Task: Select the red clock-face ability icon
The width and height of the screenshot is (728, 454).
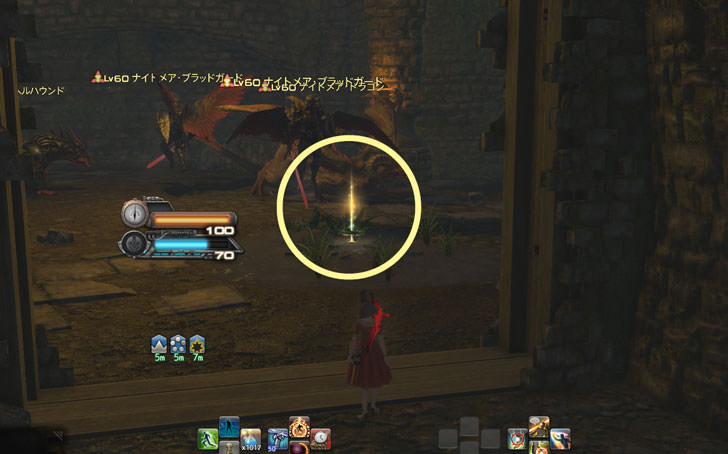Action: coord(320,438)
